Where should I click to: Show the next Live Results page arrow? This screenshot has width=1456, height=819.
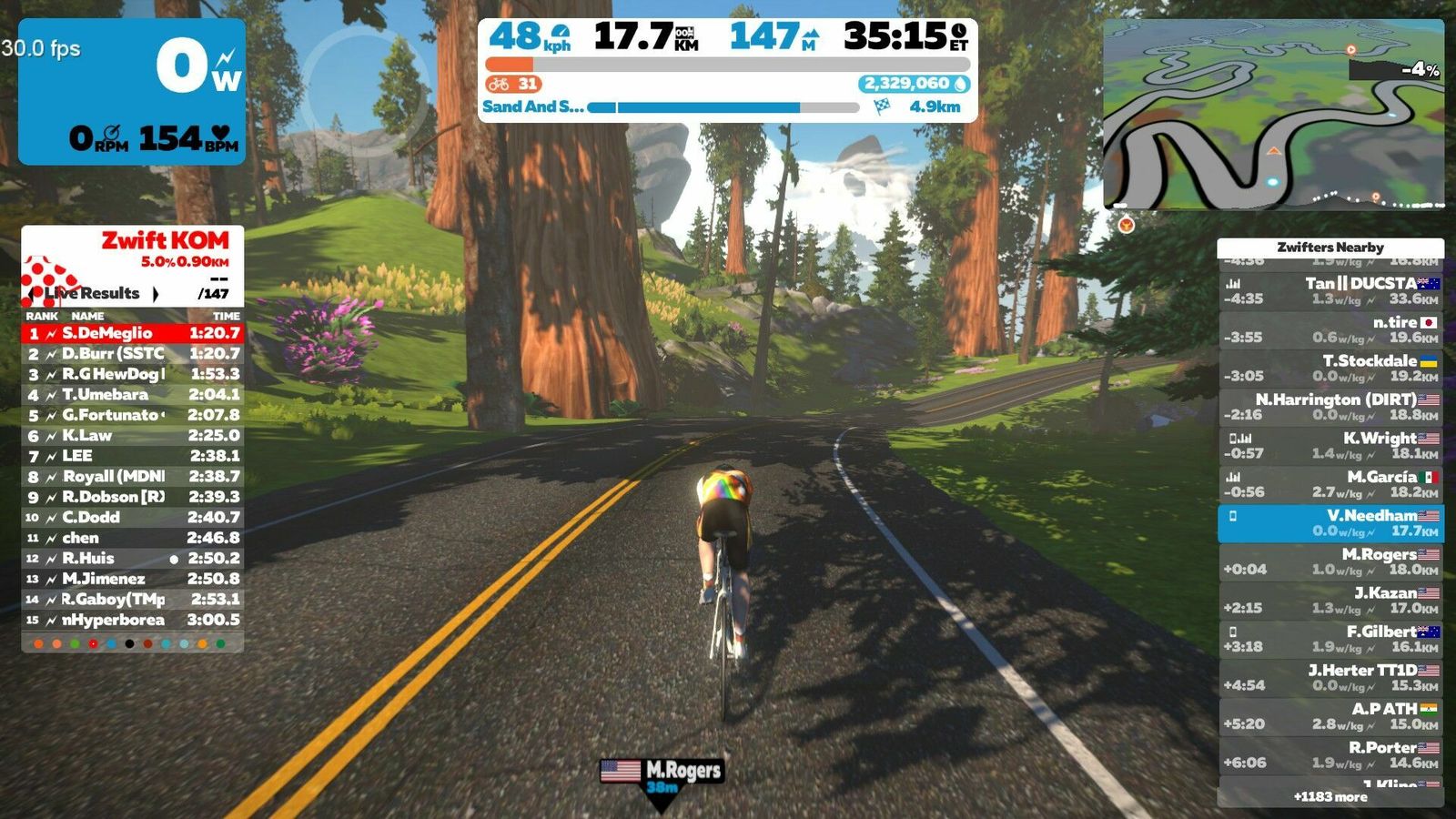point(156,294)
